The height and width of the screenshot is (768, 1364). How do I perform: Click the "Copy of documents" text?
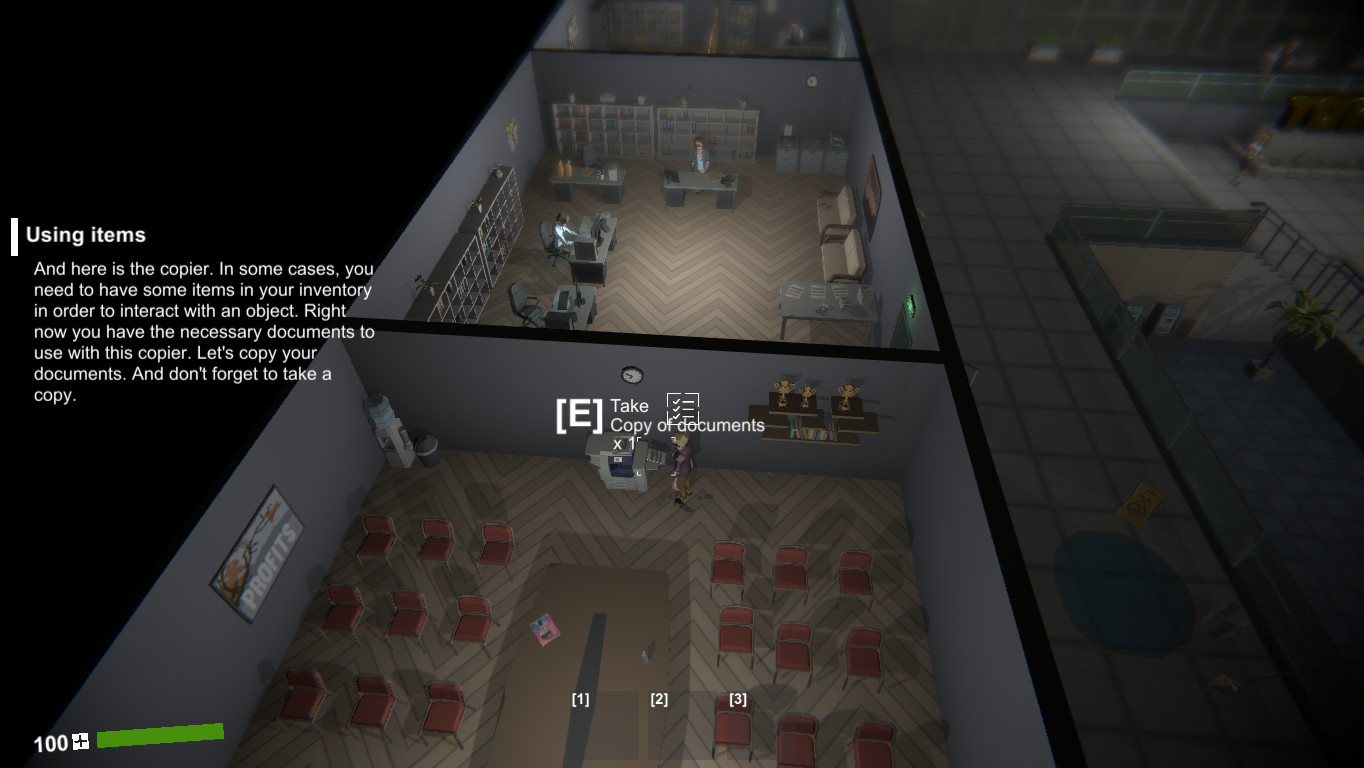pos(686,425)
